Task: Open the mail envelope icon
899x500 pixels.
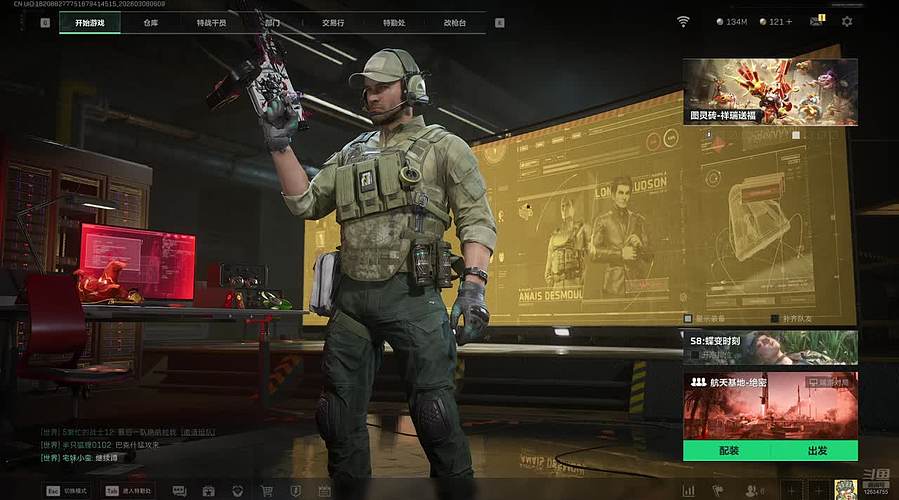Action: pyautogui.click(x=816, y=21)
